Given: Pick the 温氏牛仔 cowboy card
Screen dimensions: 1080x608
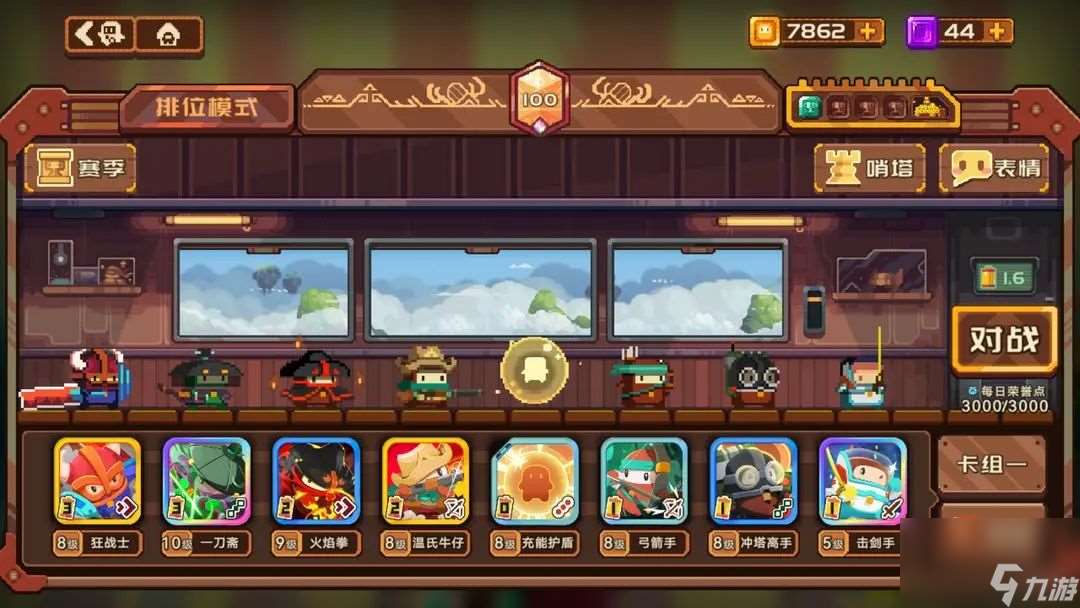Looking at the screenshot, I should point(425,482).
